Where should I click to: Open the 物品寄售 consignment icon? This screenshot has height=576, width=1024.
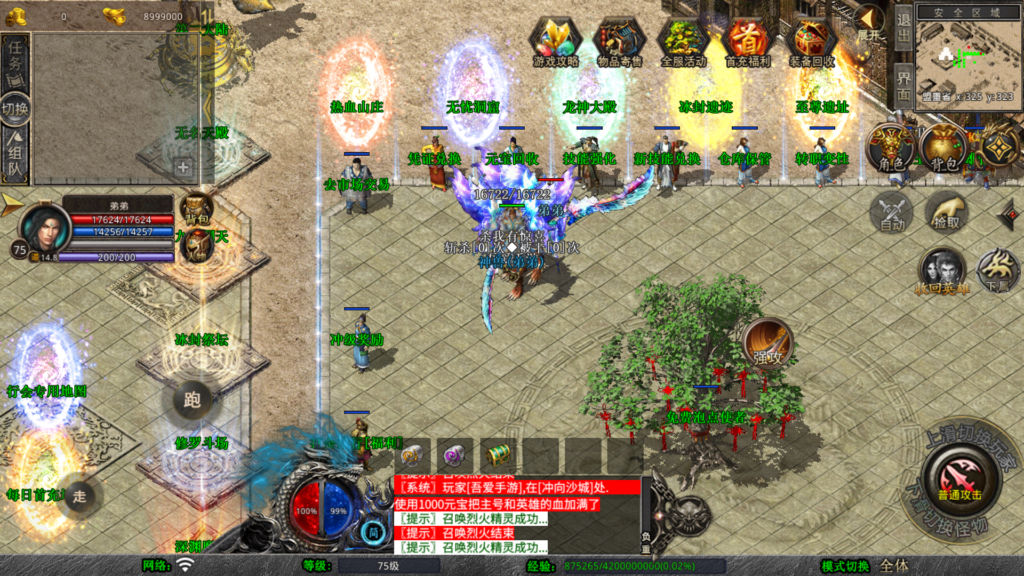click(x=620, y=41)
